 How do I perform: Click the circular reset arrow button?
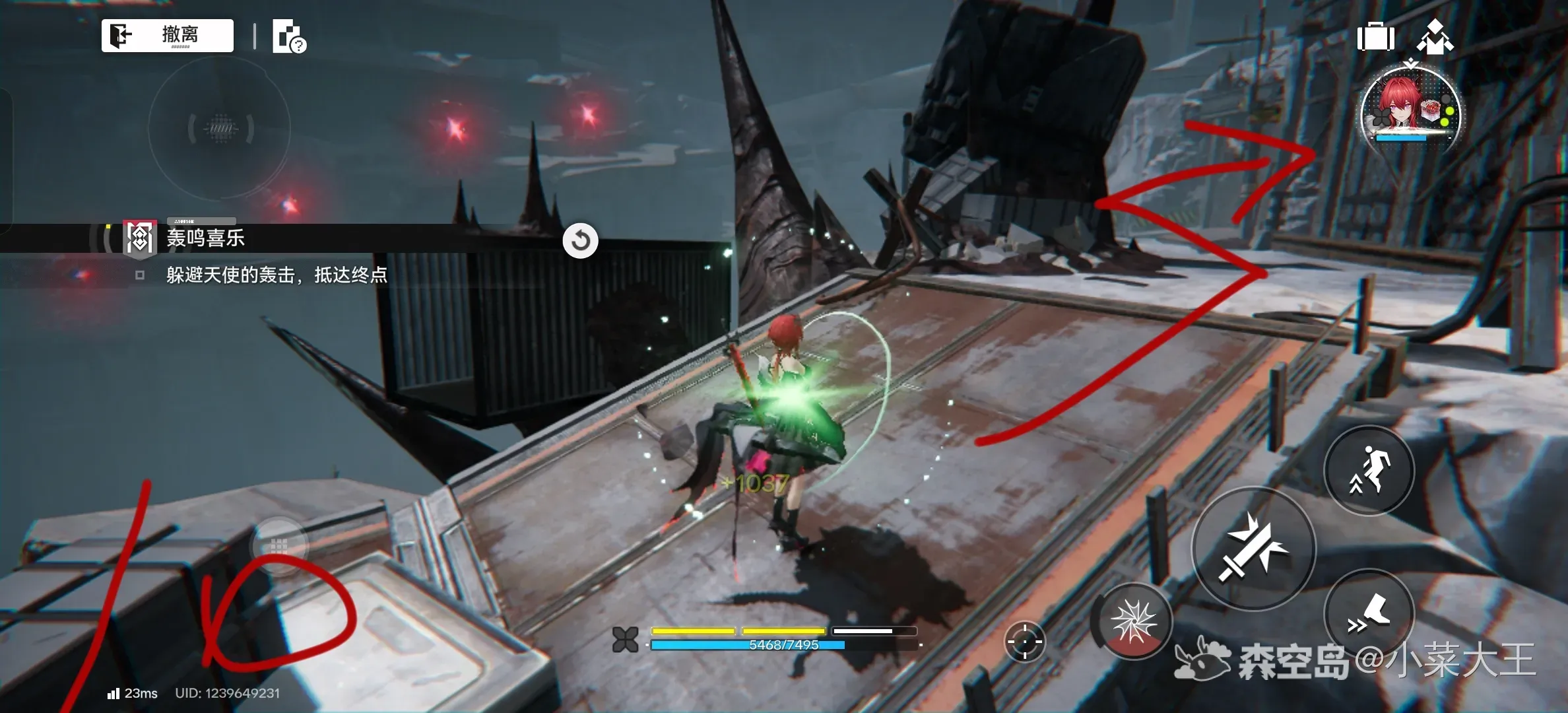[x=580, y=240]
